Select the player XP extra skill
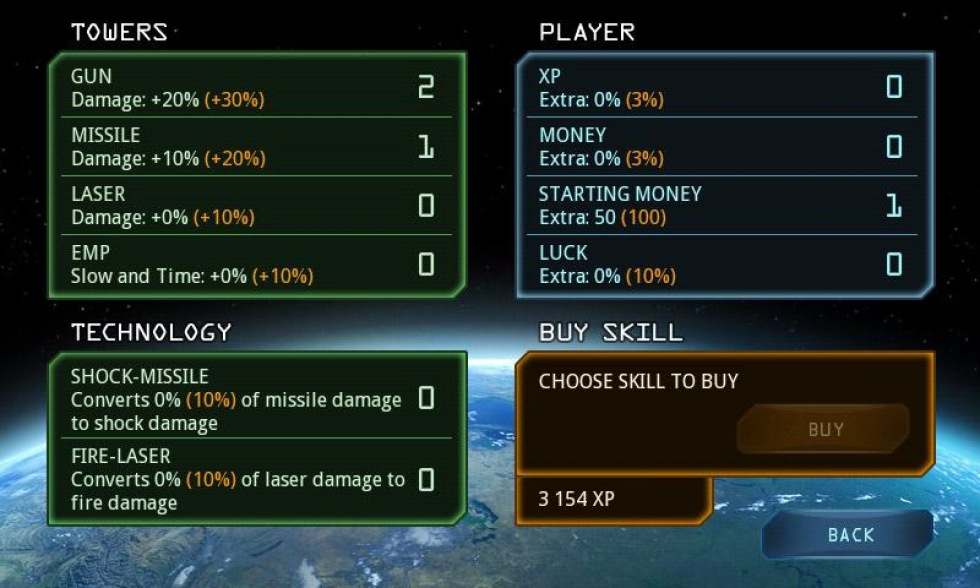The height and width of the screenshot is (588, 980). pyautogui.click(x=724, y=88)
